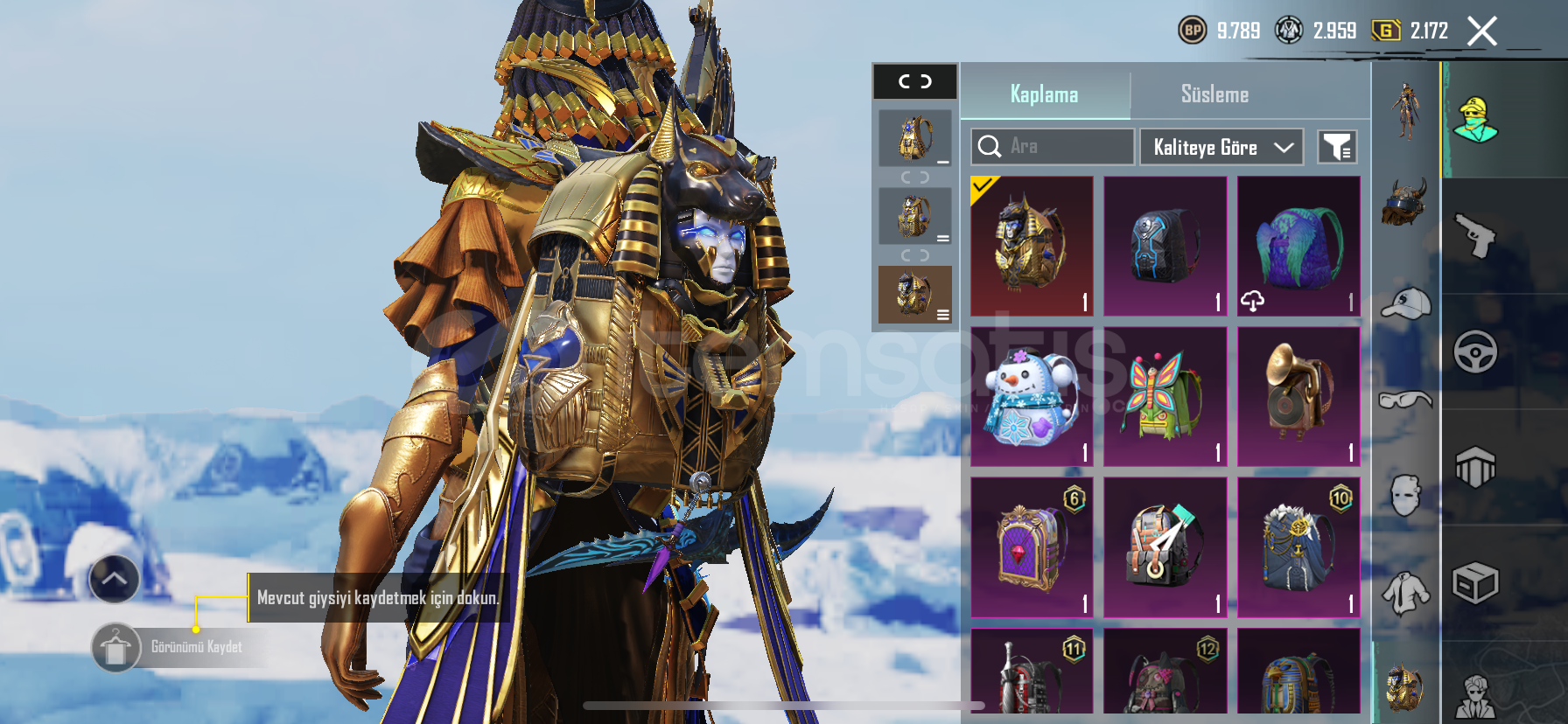Select the golden pharaoh backpack skin
The height and width of the screenshot is (724, 1568).
click(1032, 246)
